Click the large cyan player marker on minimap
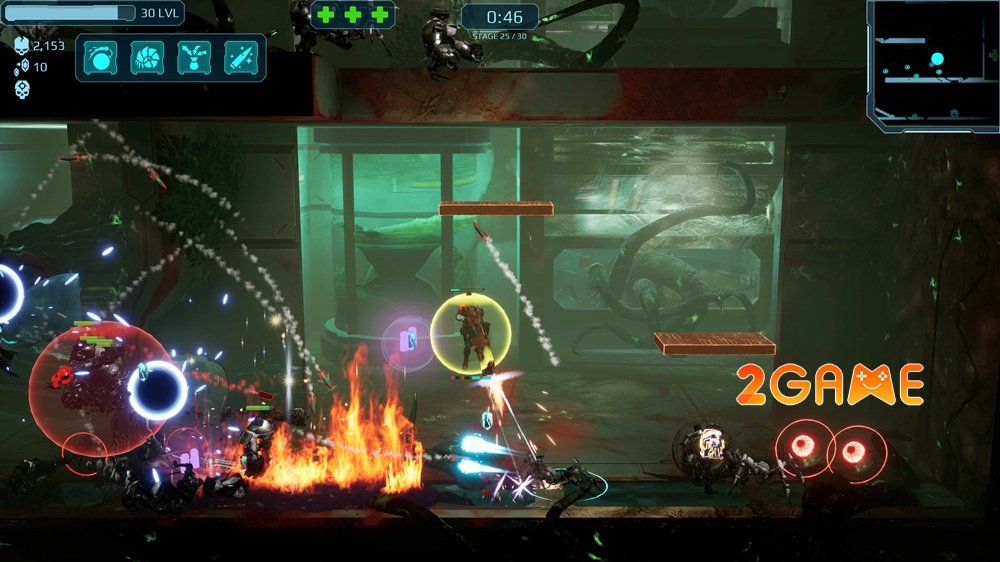1000x562 pixels. coord(937,59)
